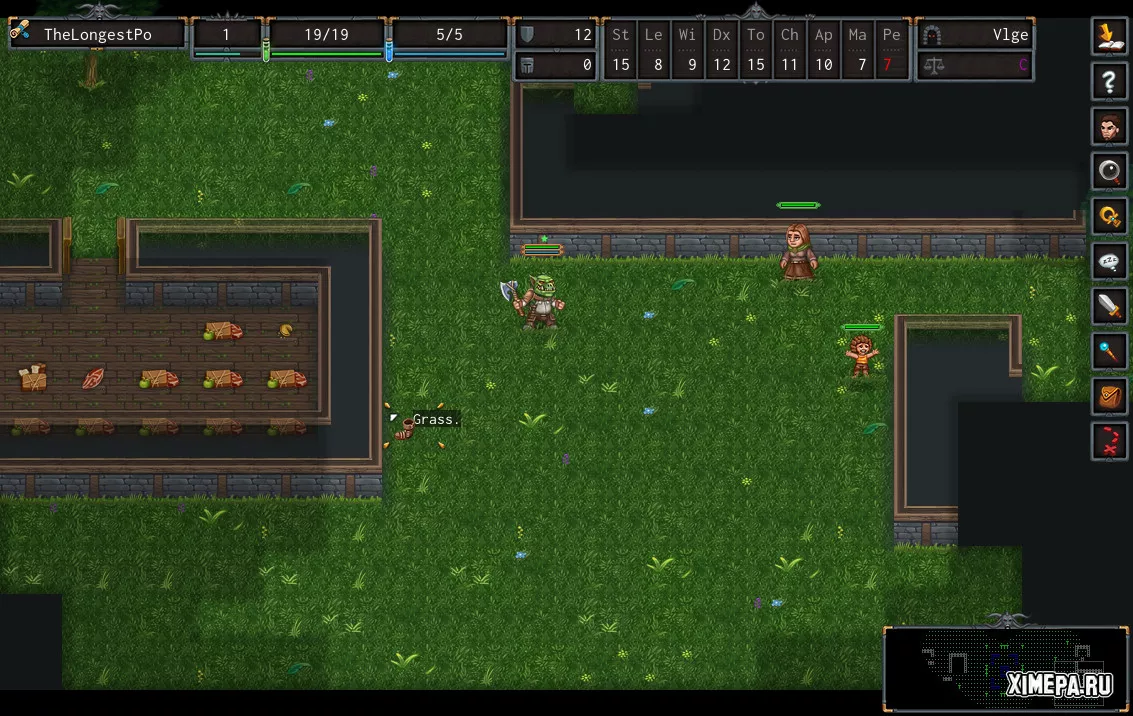The width and height of the screenshot is (1133, 716).
Task: Open the leather backpack inventory
Action: click(x=1109, y=396)
